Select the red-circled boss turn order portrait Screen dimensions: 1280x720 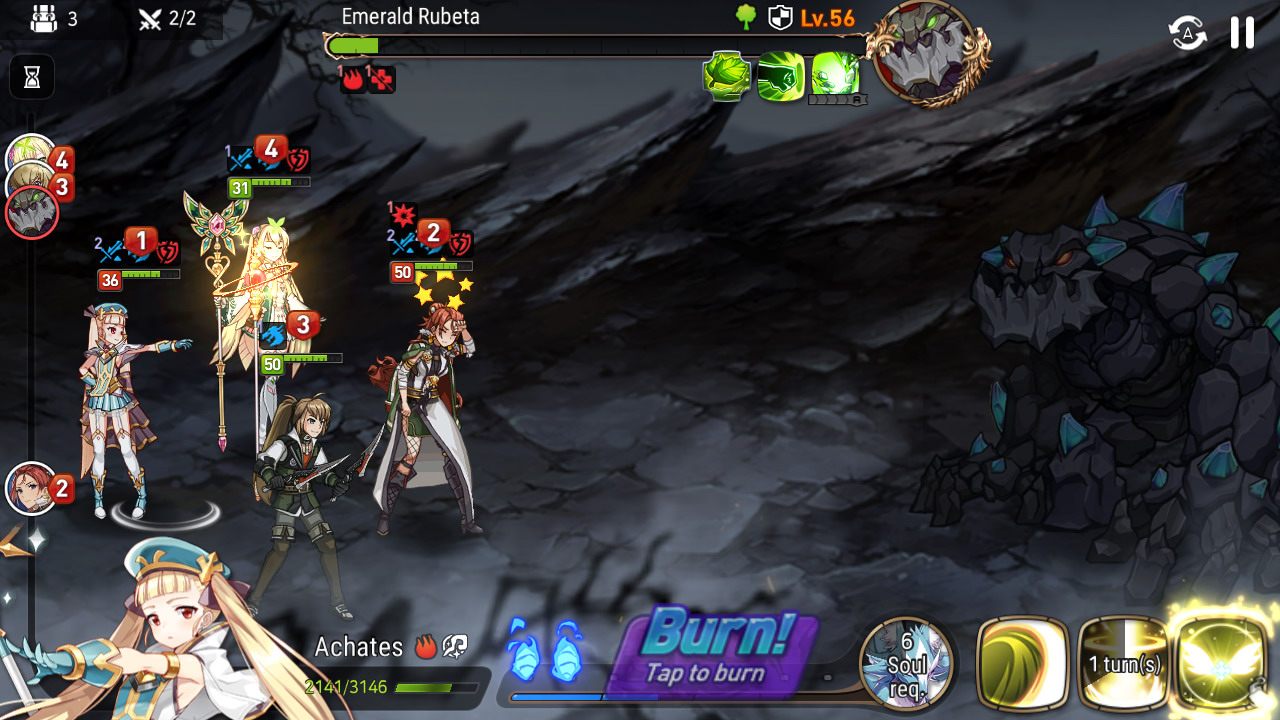(32, 213)
